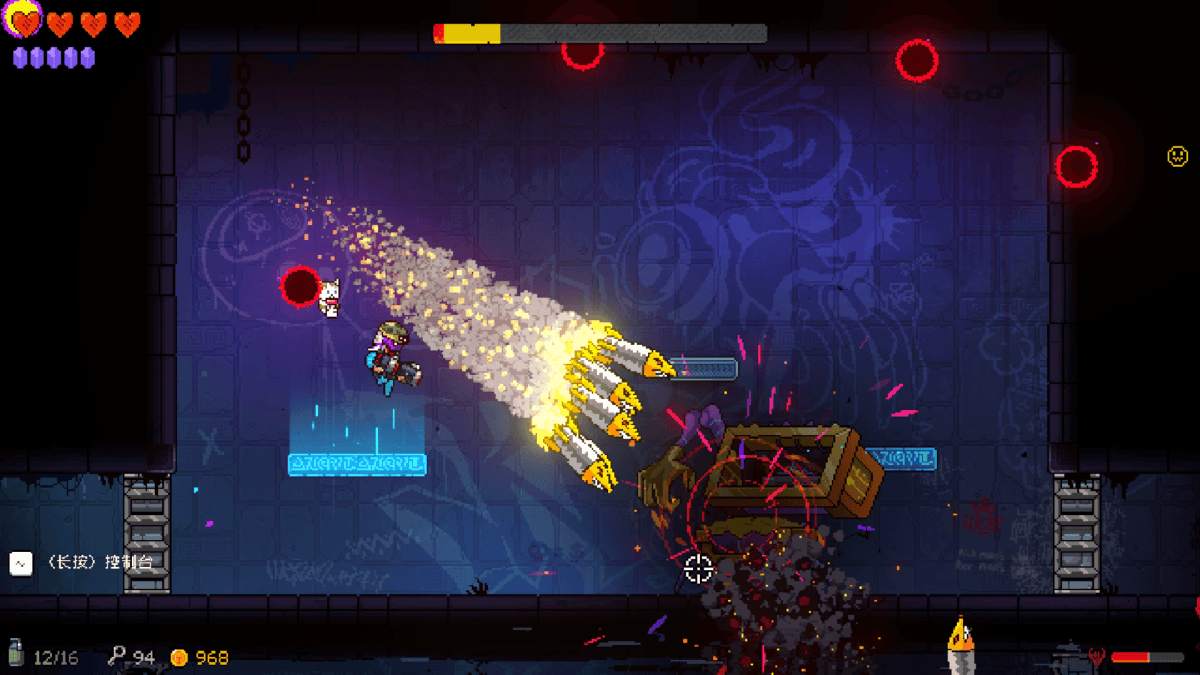
Task: Click the yellow smiley face map marker
Action: click(x=1178, y=156)
